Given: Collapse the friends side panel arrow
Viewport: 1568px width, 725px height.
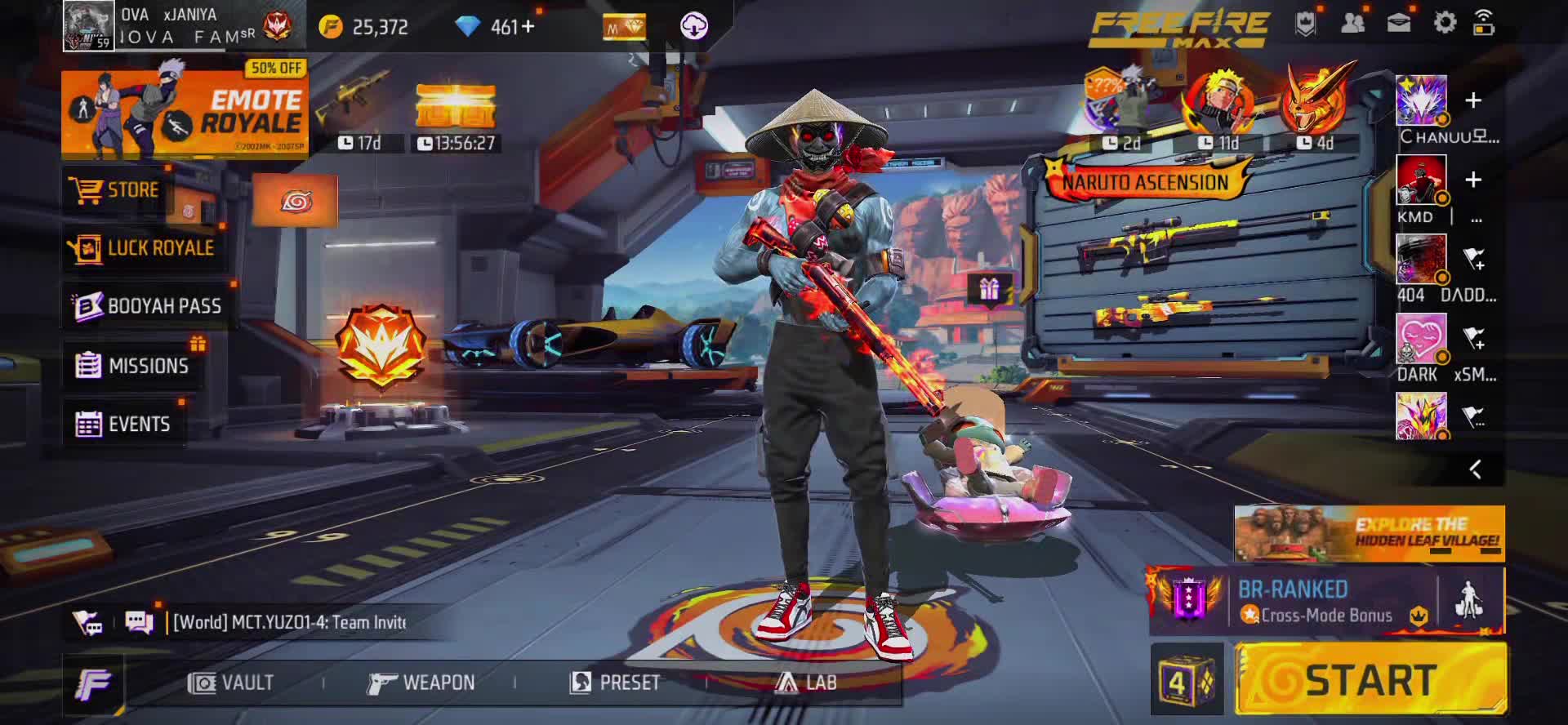Looking at the screenshot, I should (x=1475, y=469).
